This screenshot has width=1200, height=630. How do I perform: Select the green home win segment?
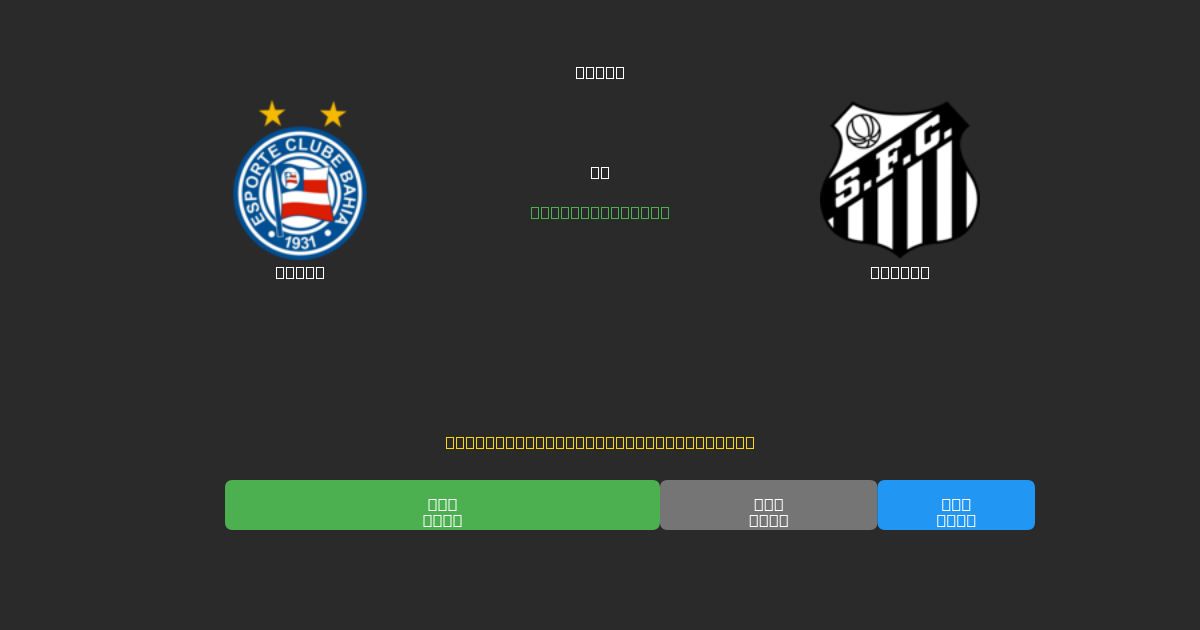(442, 505)
